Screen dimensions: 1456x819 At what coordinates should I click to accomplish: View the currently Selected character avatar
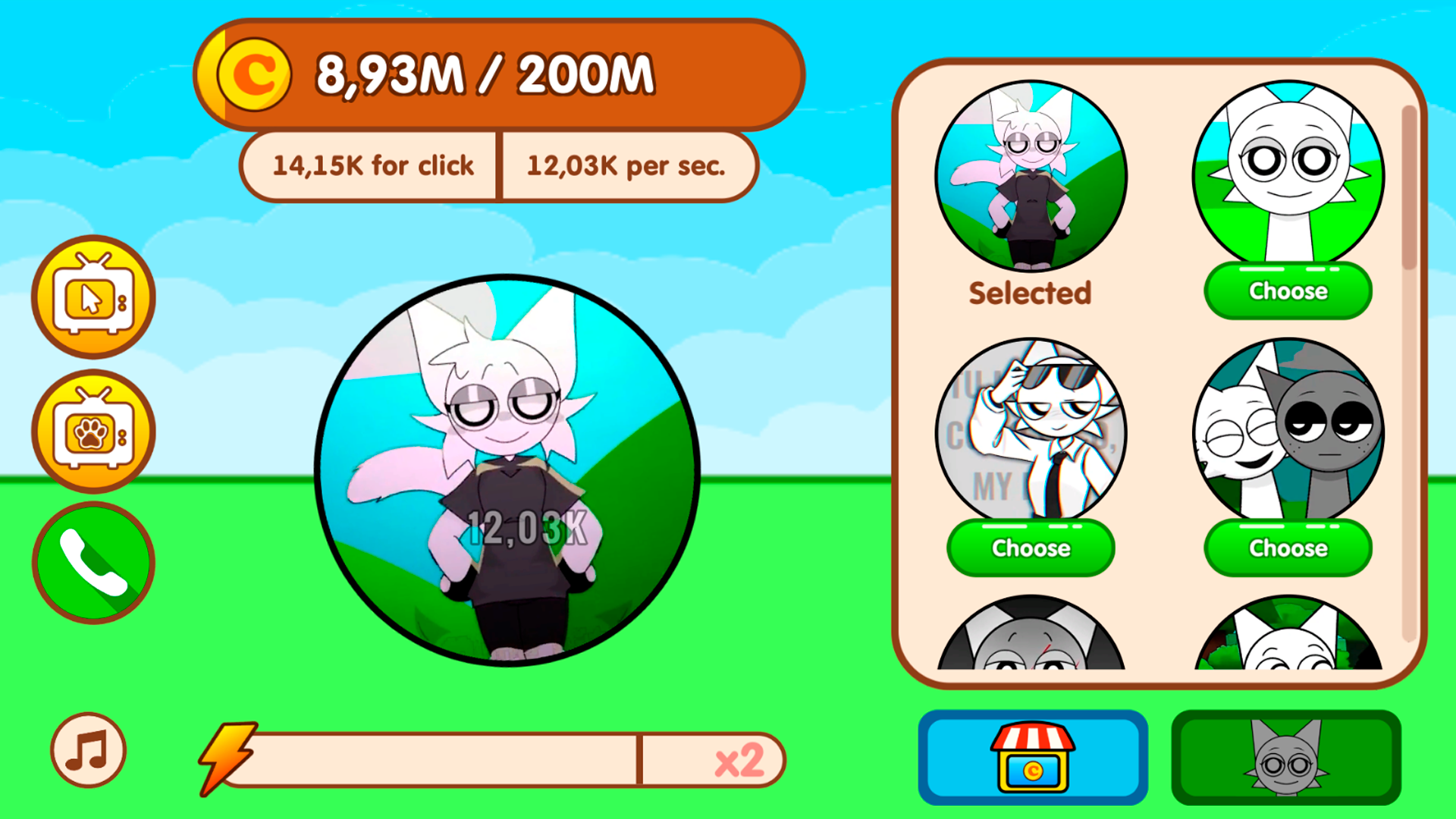(1030, 174)
